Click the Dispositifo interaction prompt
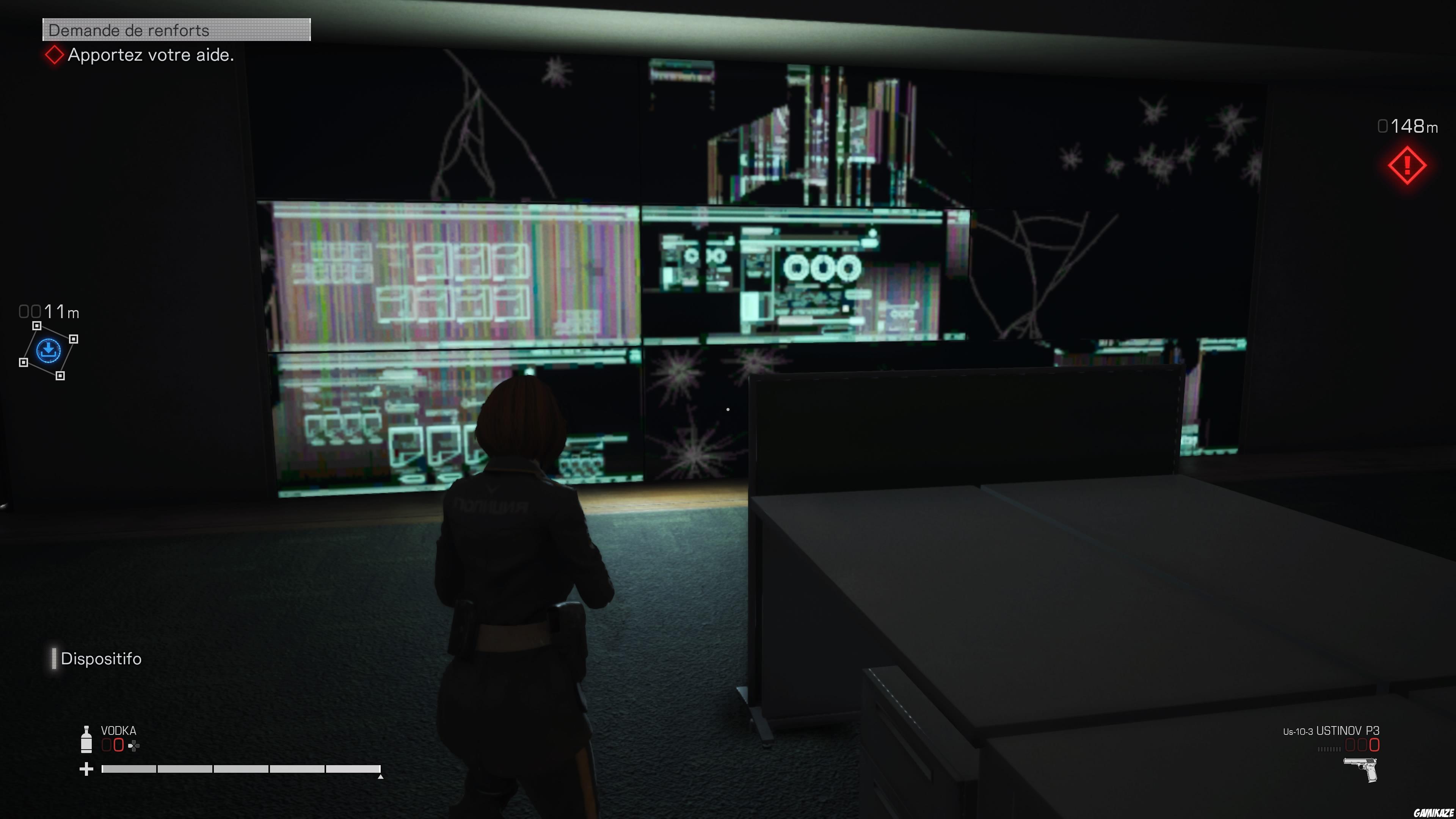This screenshot has width=1456, height=819. 102,659
